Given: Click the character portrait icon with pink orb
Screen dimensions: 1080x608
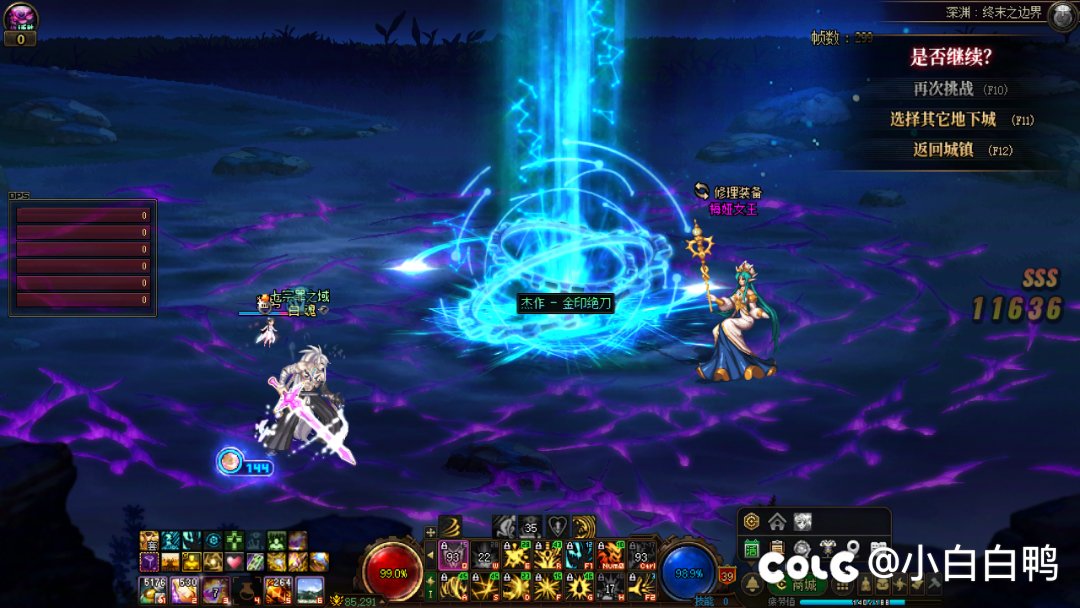Looking at the screenshot, I should click(x=20, y=17).
